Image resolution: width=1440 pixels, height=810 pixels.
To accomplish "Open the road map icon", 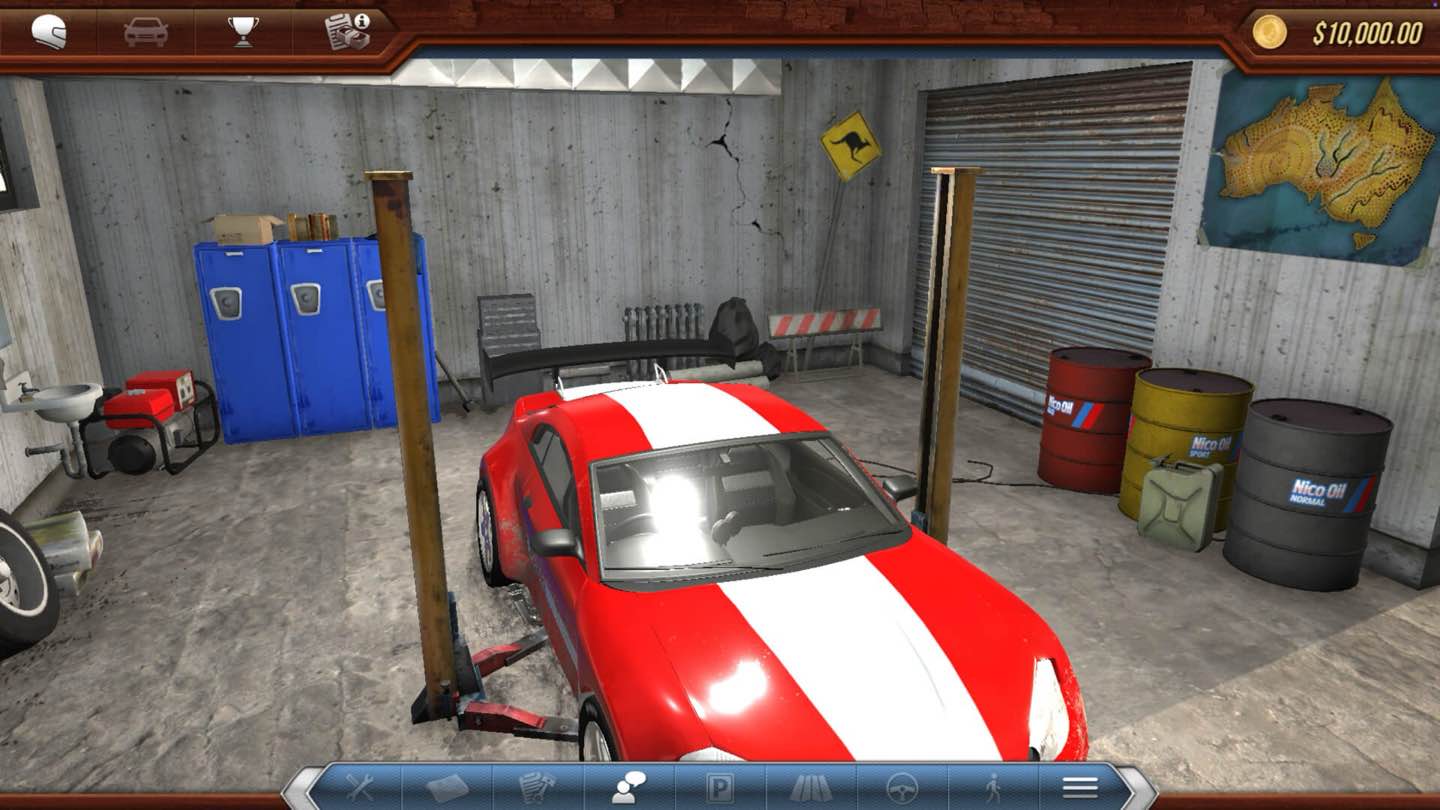I will (x=812, y=787).
